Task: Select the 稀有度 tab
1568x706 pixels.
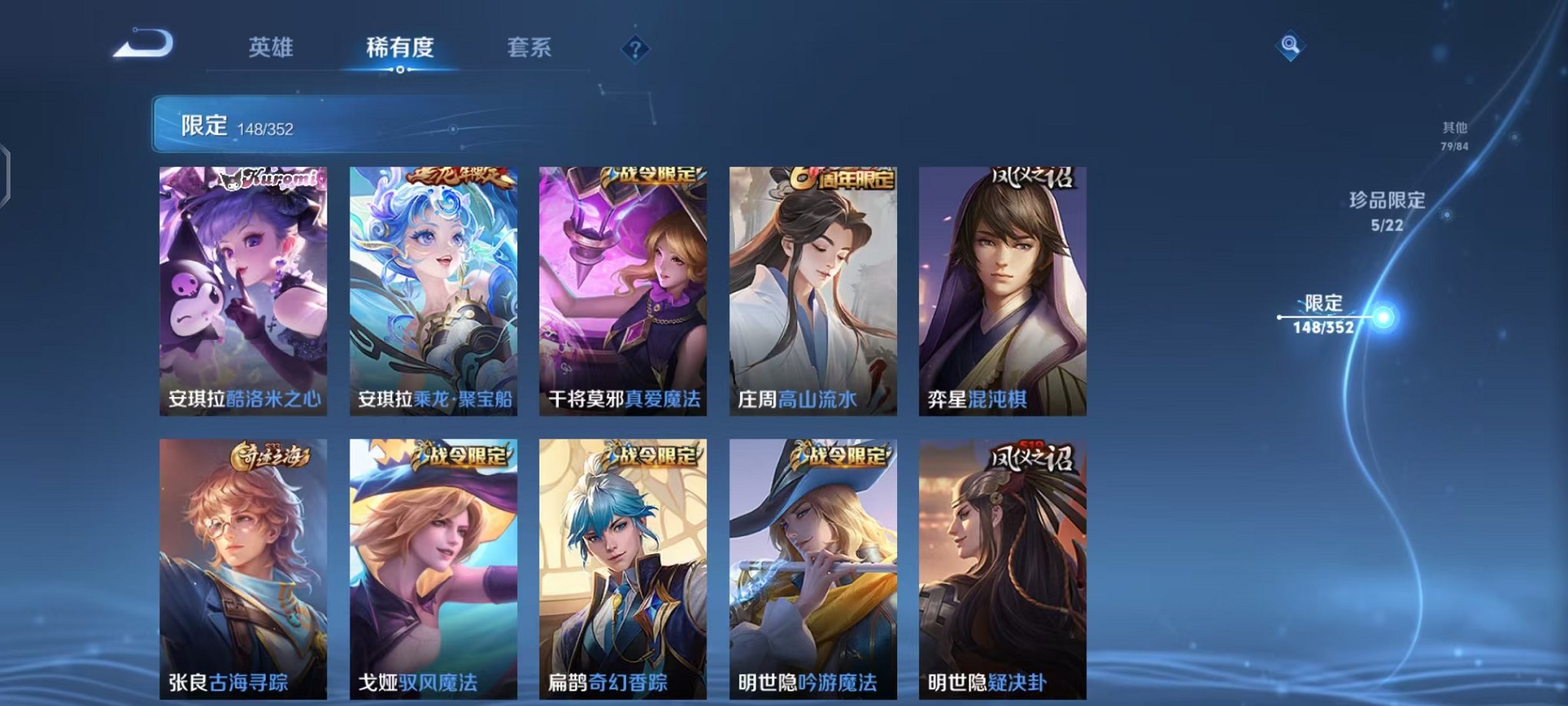Action: click(x=399, y=48)
